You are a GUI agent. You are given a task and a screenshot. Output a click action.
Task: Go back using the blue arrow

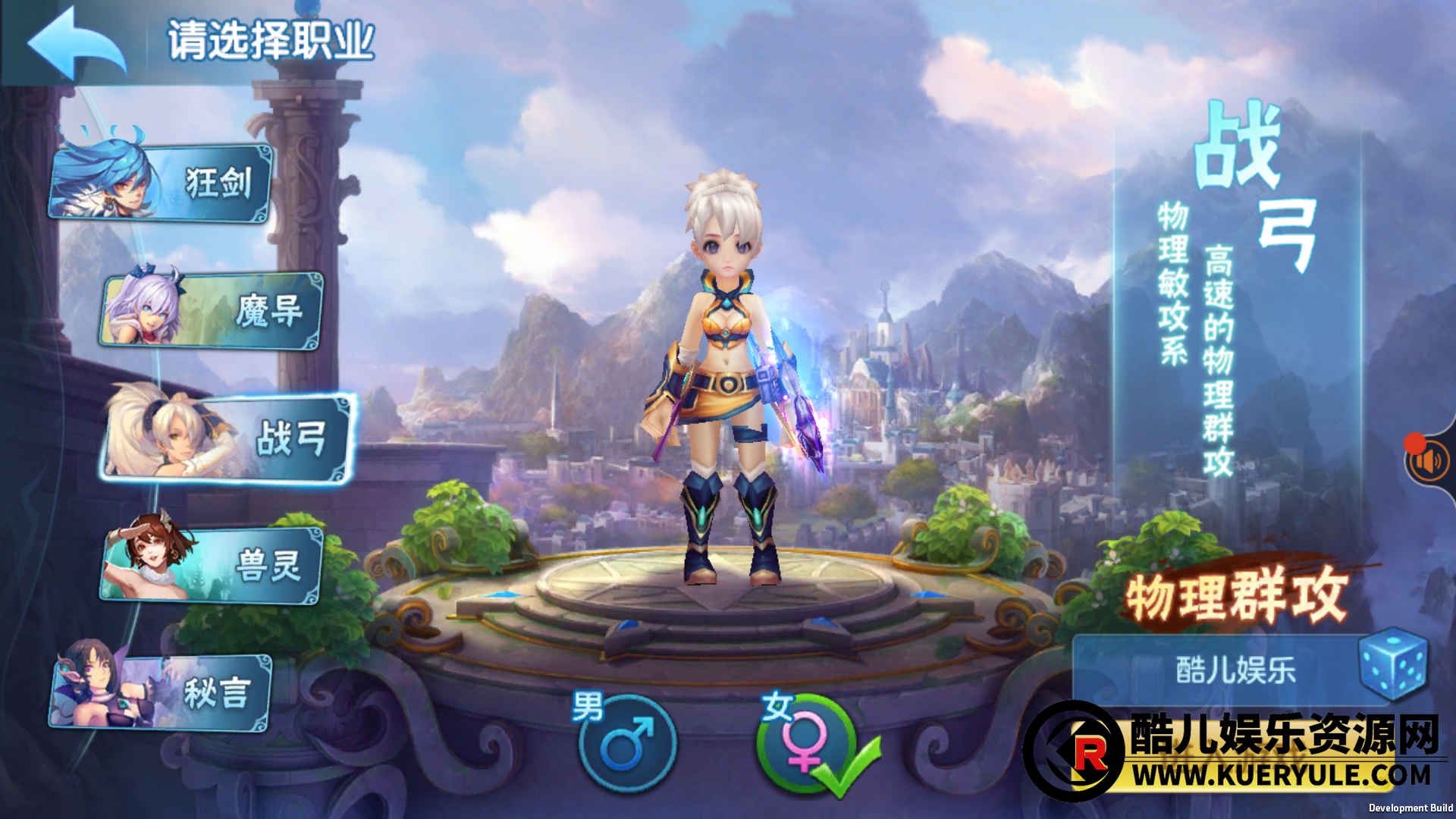click(x=76, y=43)
